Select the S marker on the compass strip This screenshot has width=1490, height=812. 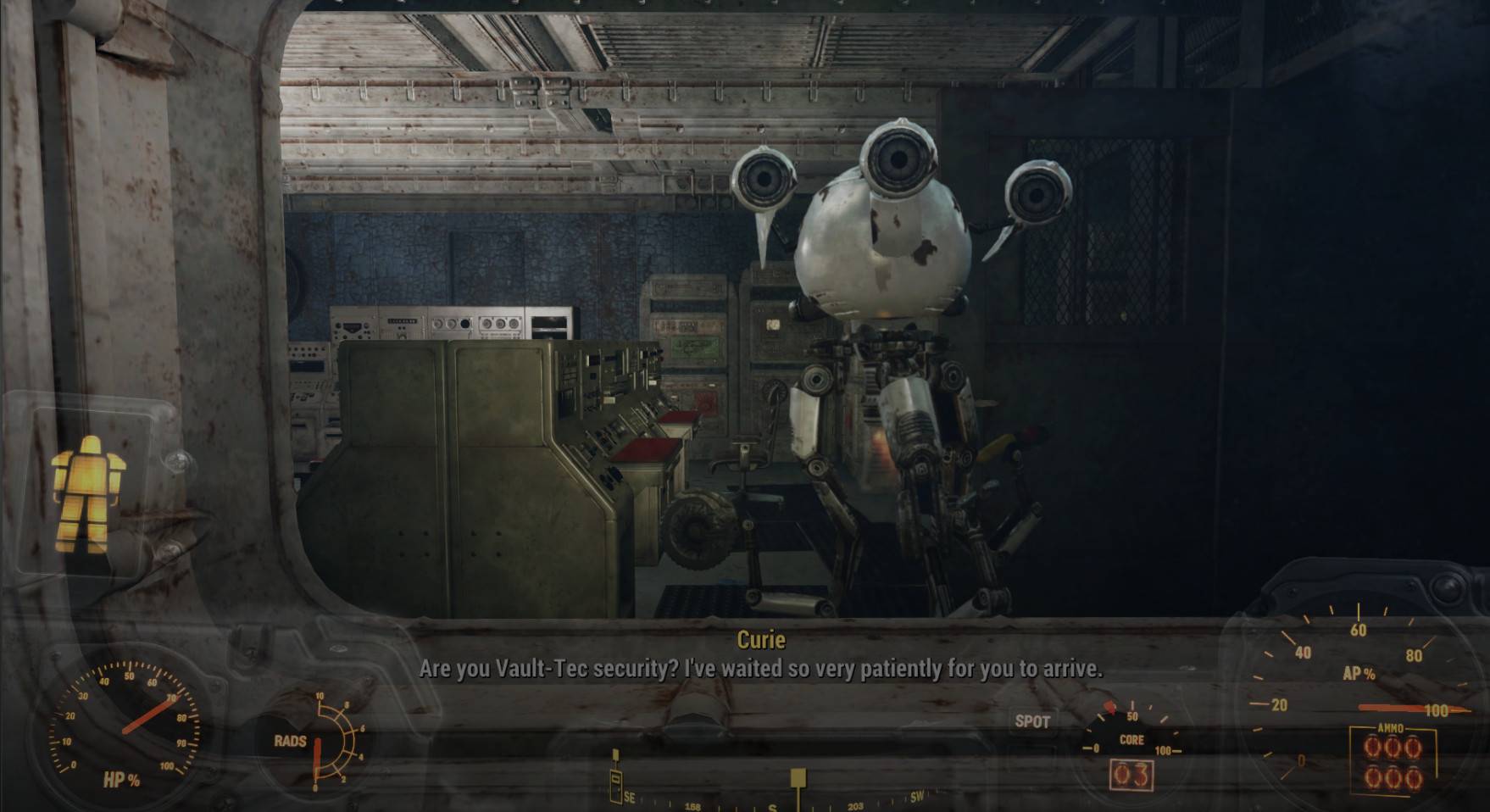[x=772, y=808]
